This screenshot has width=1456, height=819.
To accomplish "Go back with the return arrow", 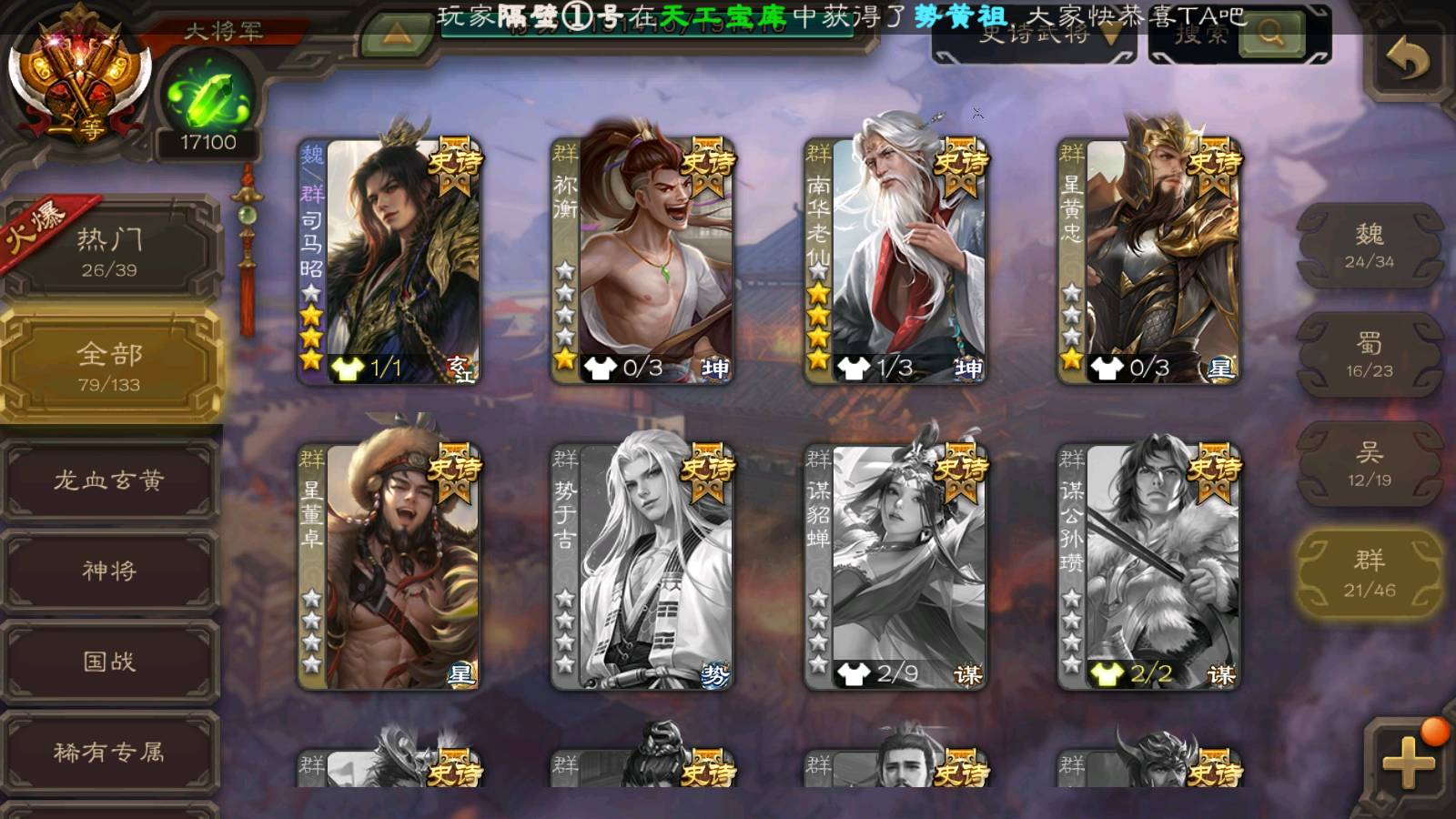I will coord(1407,62).
